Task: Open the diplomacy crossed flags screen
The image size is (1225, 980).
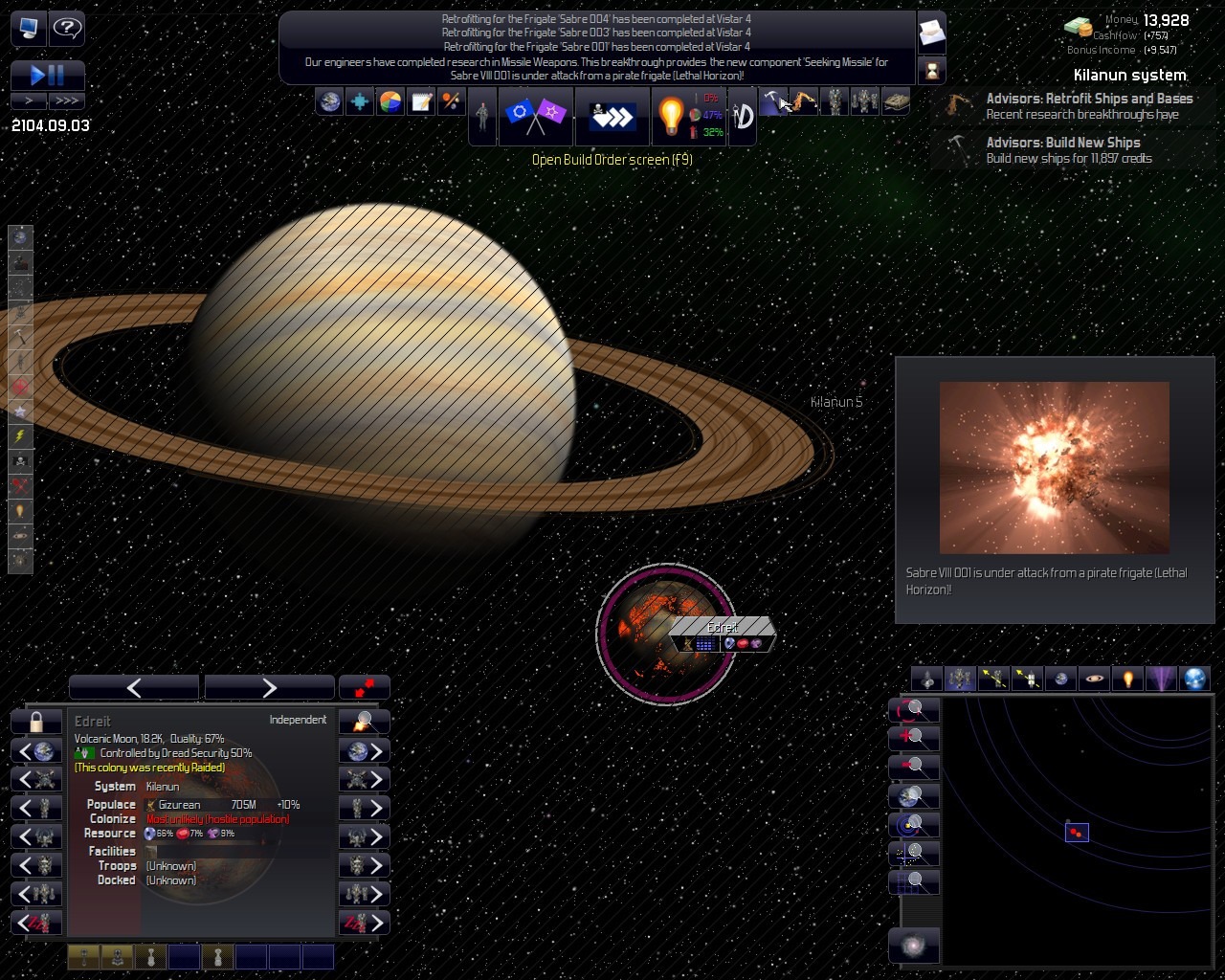Action: (x=535, y=116)
